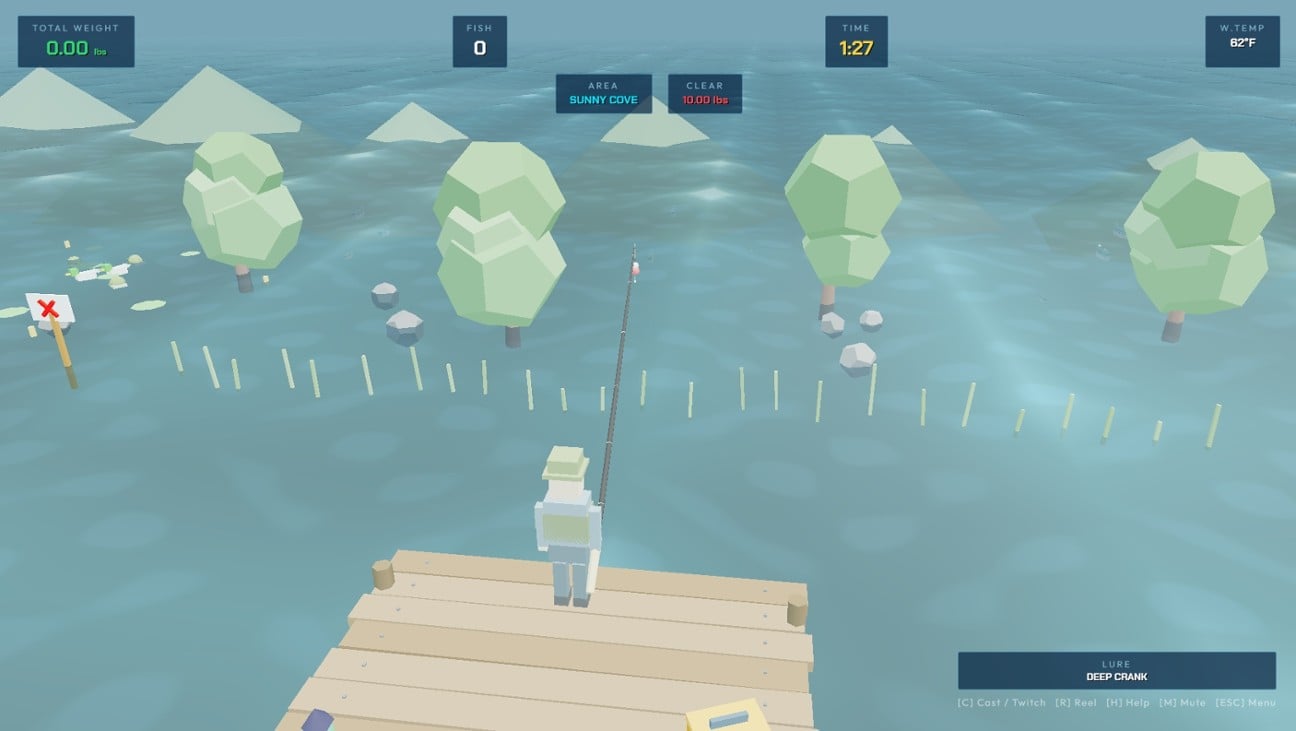This screenshot has width=1296, height=731.
Task: Toggle the bobber on the fishing line
Action: coord(636,268)
